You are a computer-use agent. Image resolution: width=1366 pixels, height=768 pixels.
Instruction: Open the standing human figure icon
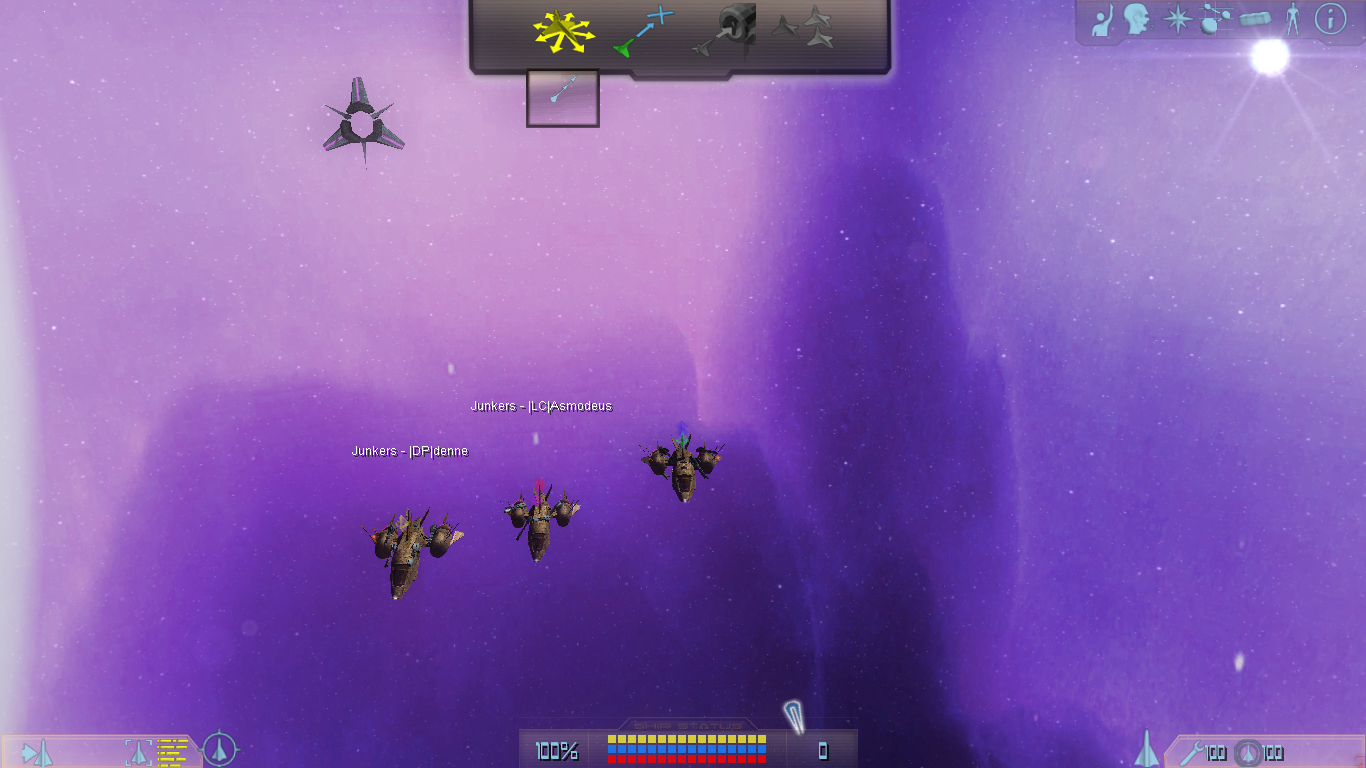tap(1293, 19)
